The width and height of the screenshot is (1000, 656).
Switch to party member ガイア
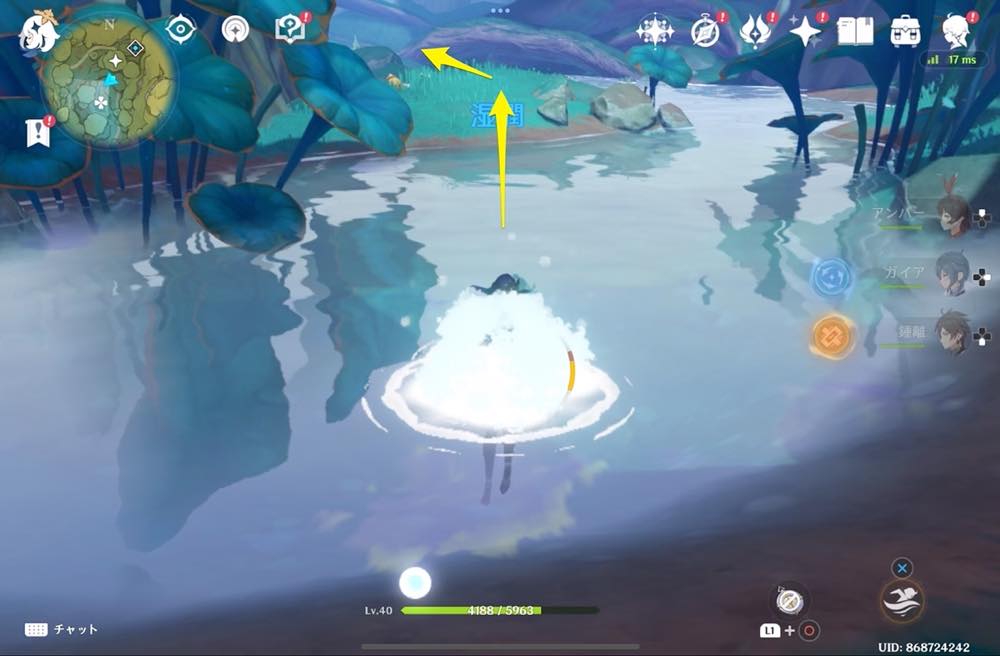953,272
